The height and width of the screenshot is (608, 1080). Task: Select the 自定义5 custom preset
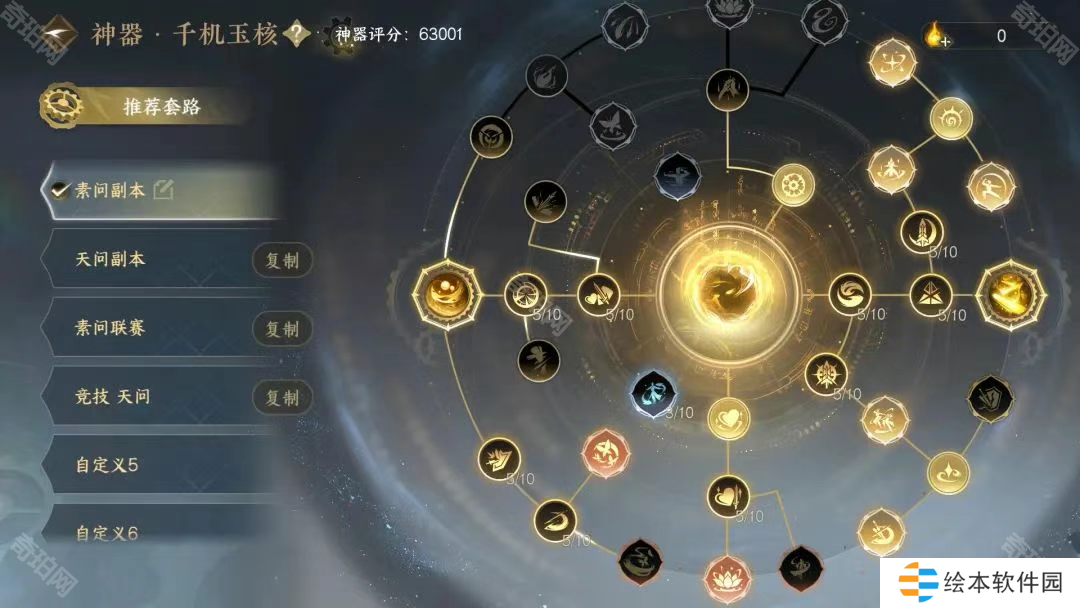tap(107, 465)
